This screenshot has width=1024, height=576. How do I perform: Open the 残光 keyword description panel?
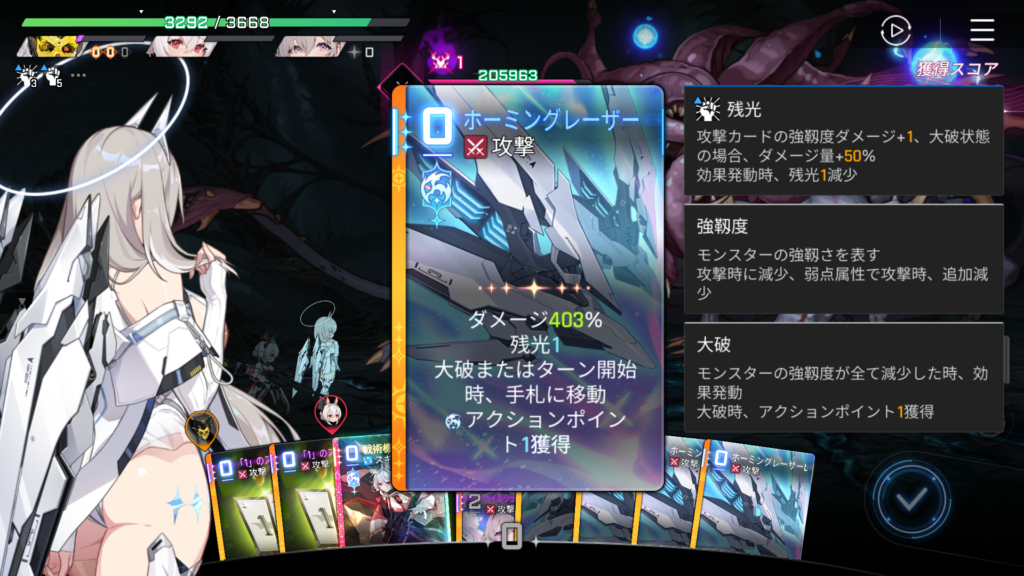pos(843,140)
